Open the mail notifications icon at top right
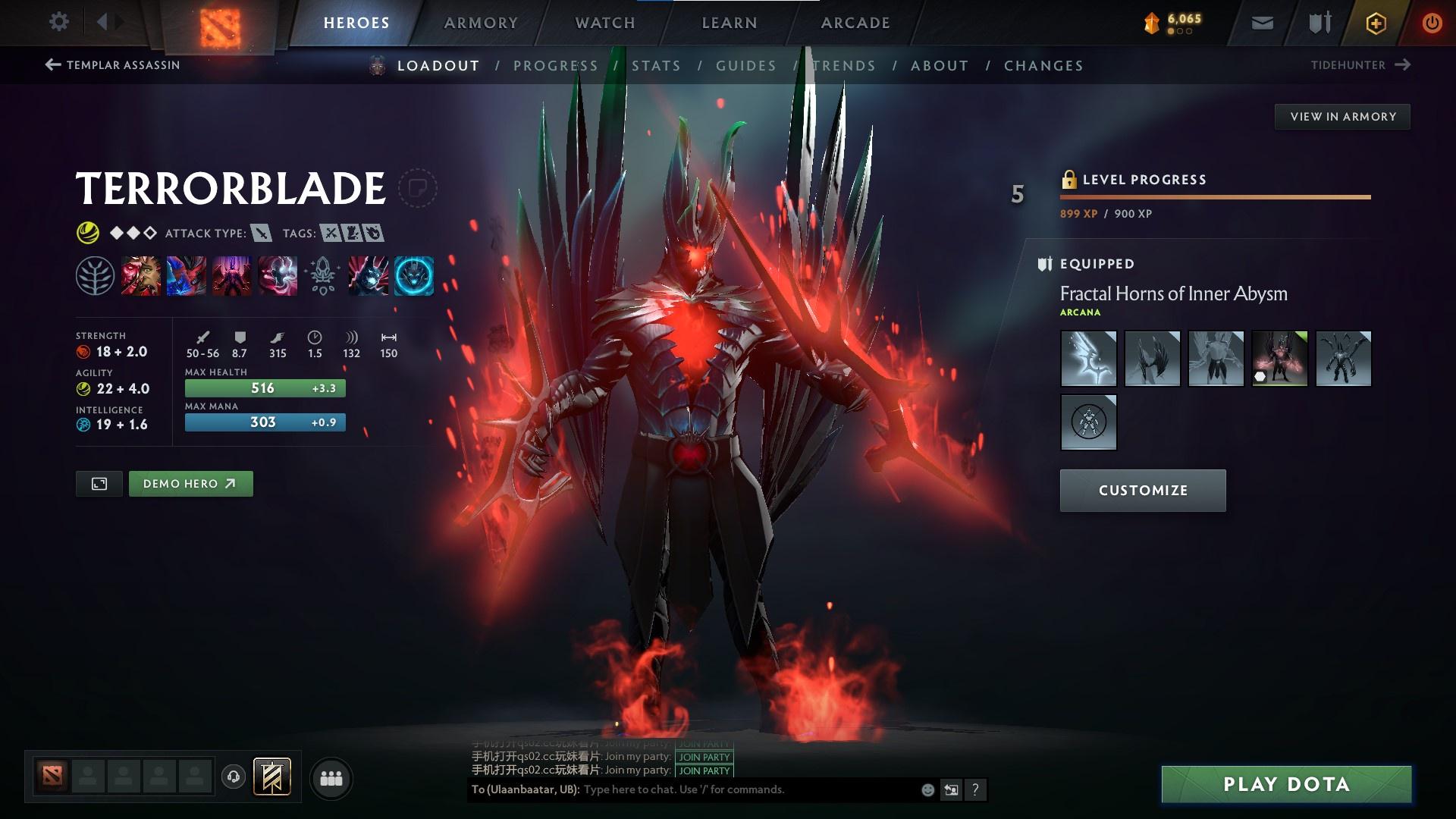 (x=1263, y=22)
